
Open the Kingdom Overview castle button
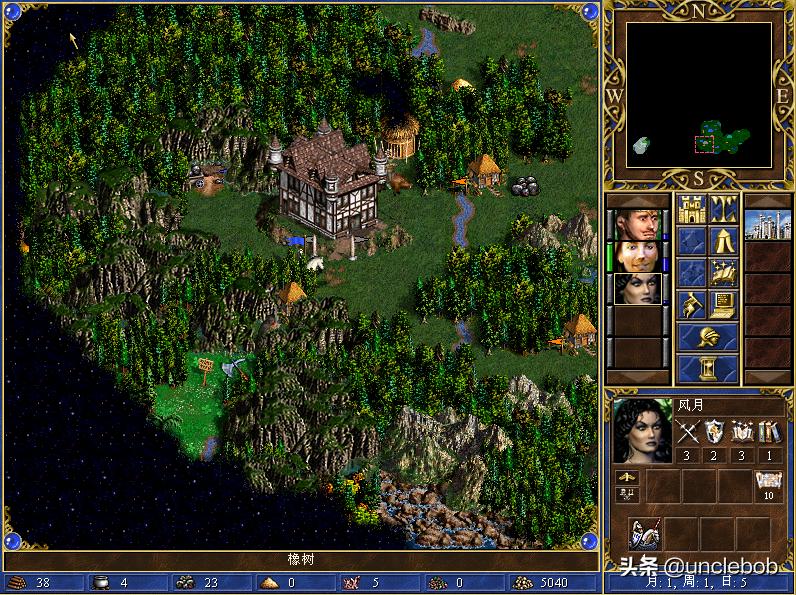691,210
